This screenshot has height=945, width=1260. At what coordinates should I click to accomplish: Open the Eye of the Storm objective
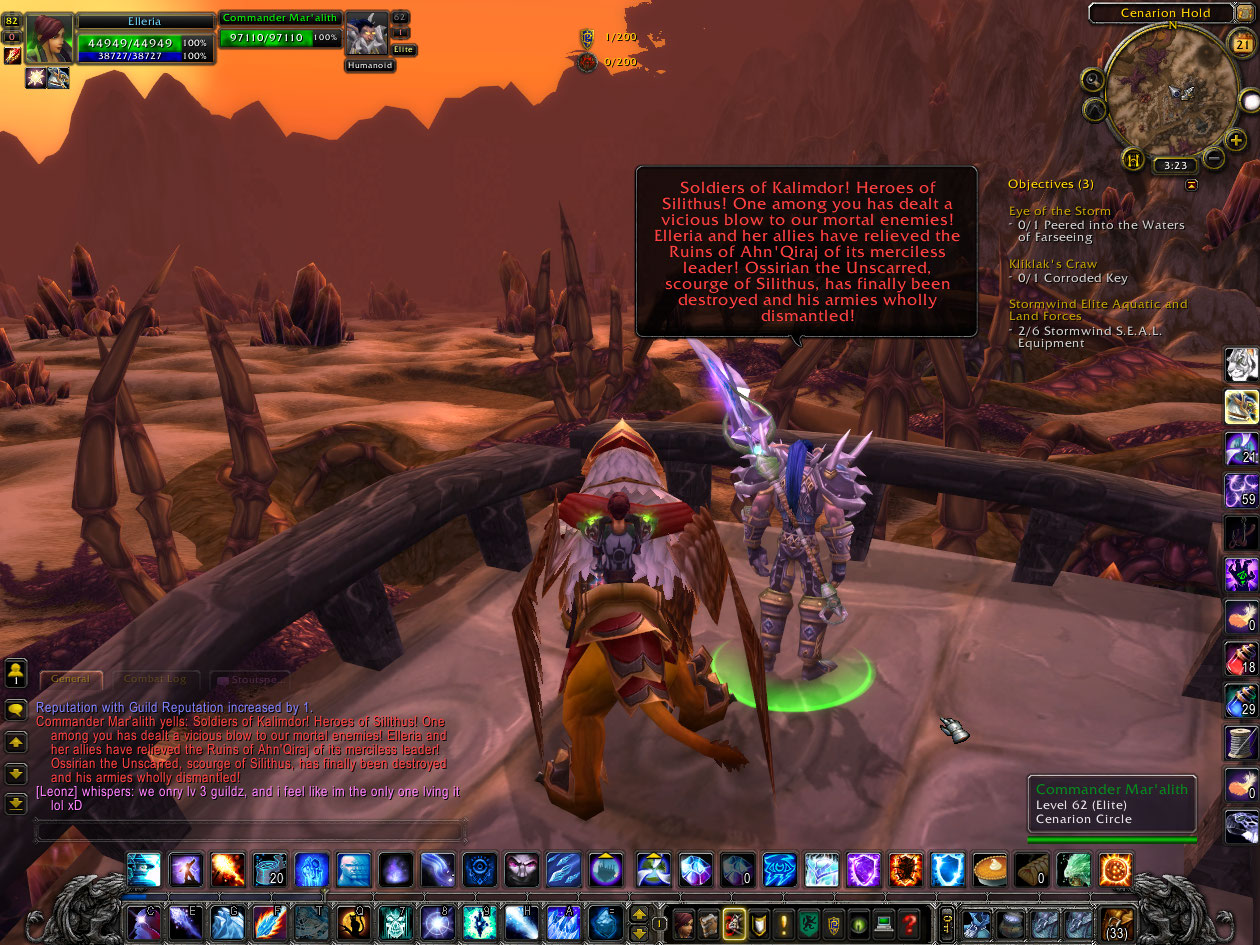(1059, 211)
